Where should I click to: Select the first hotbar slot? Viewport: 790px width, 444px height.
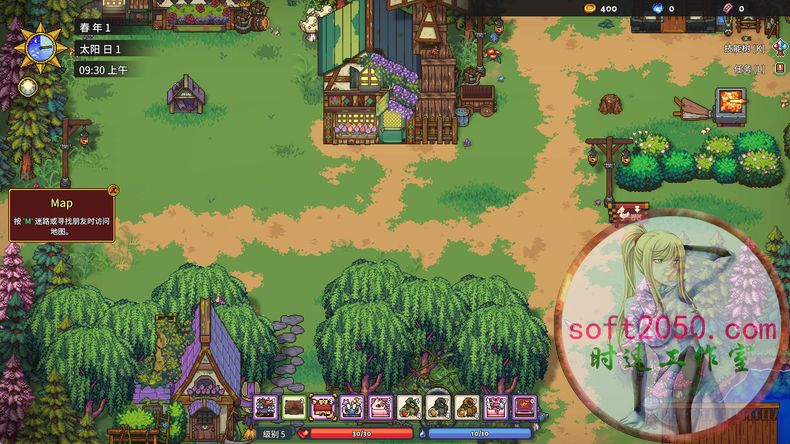(265, 407)
